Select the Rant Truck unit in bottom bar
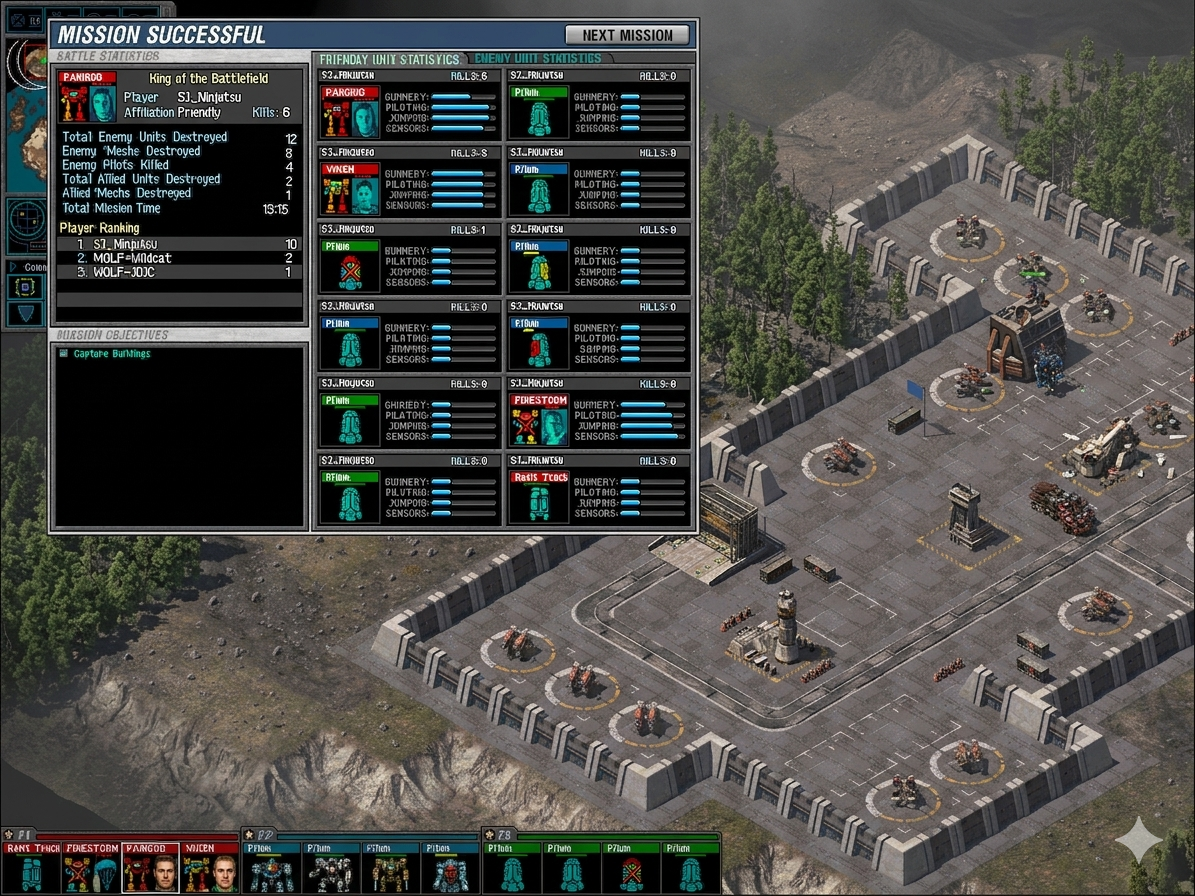This screenshot has width=1195, height=896. pos(31,867)
